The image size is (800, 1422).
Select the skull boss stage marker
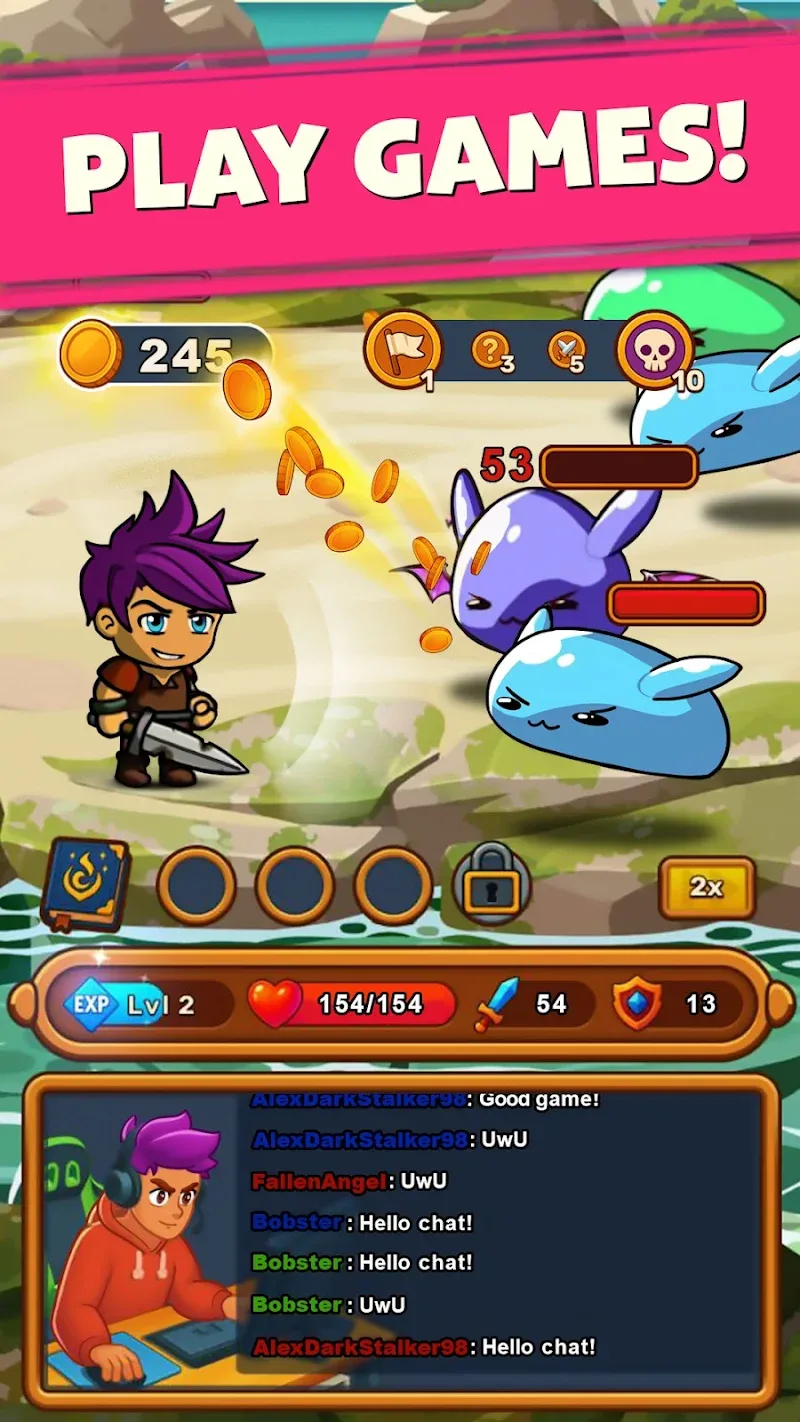pyautogui.click(x=655, y=350)
